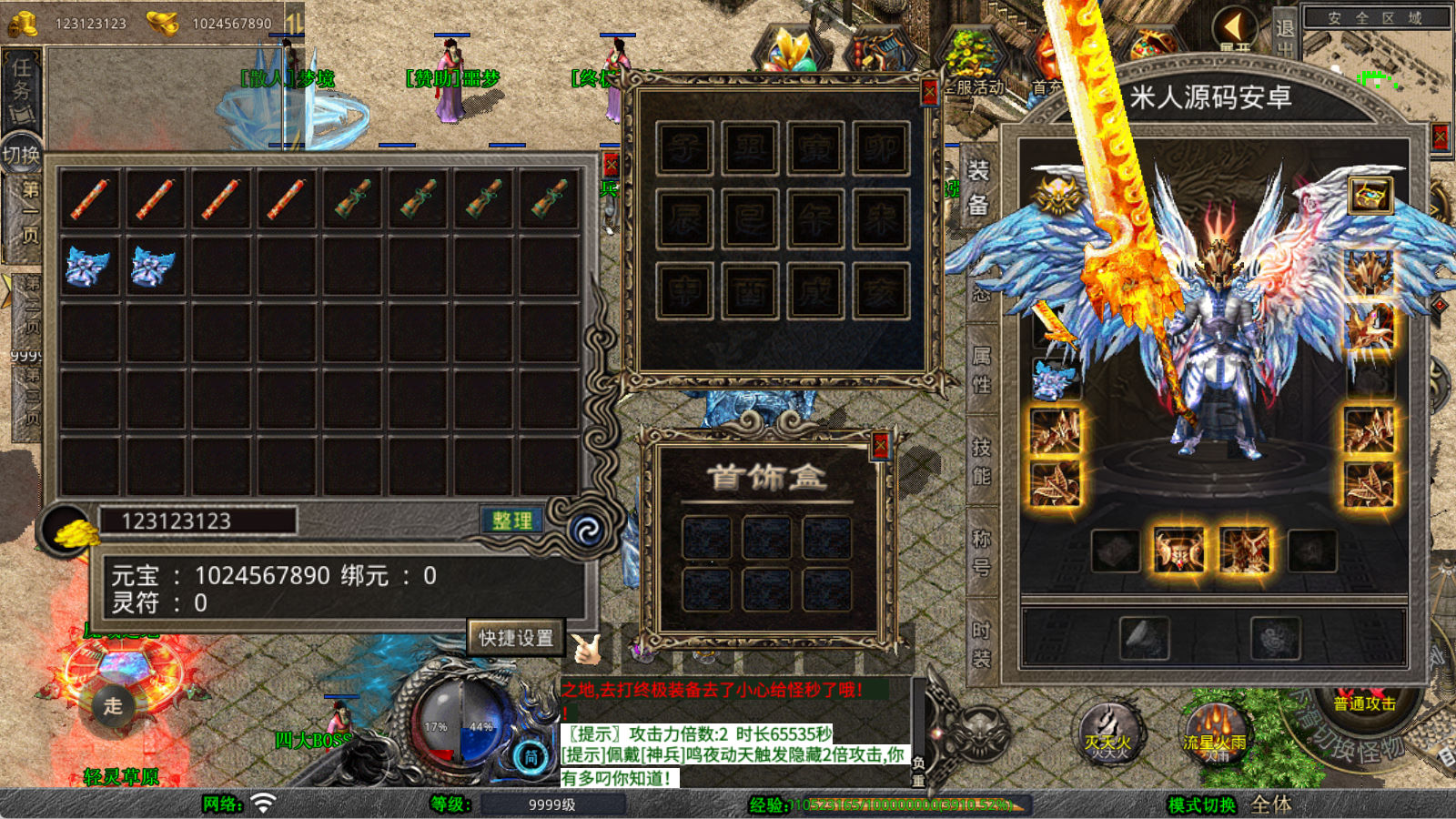Viewport: 1456px width, 819px height.
Task: Switch to the 属性 attributes tab
Action: [982, 369]
